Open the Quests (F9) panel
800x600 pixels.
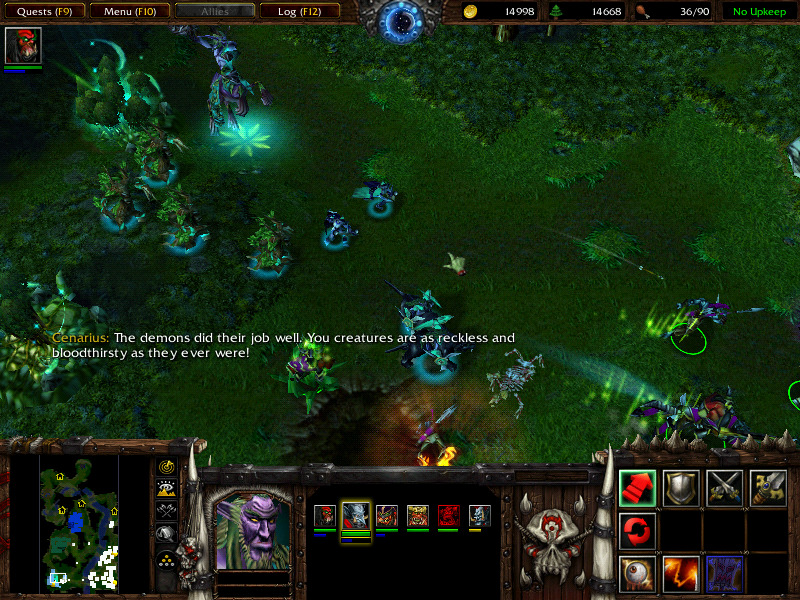(43, 11)
